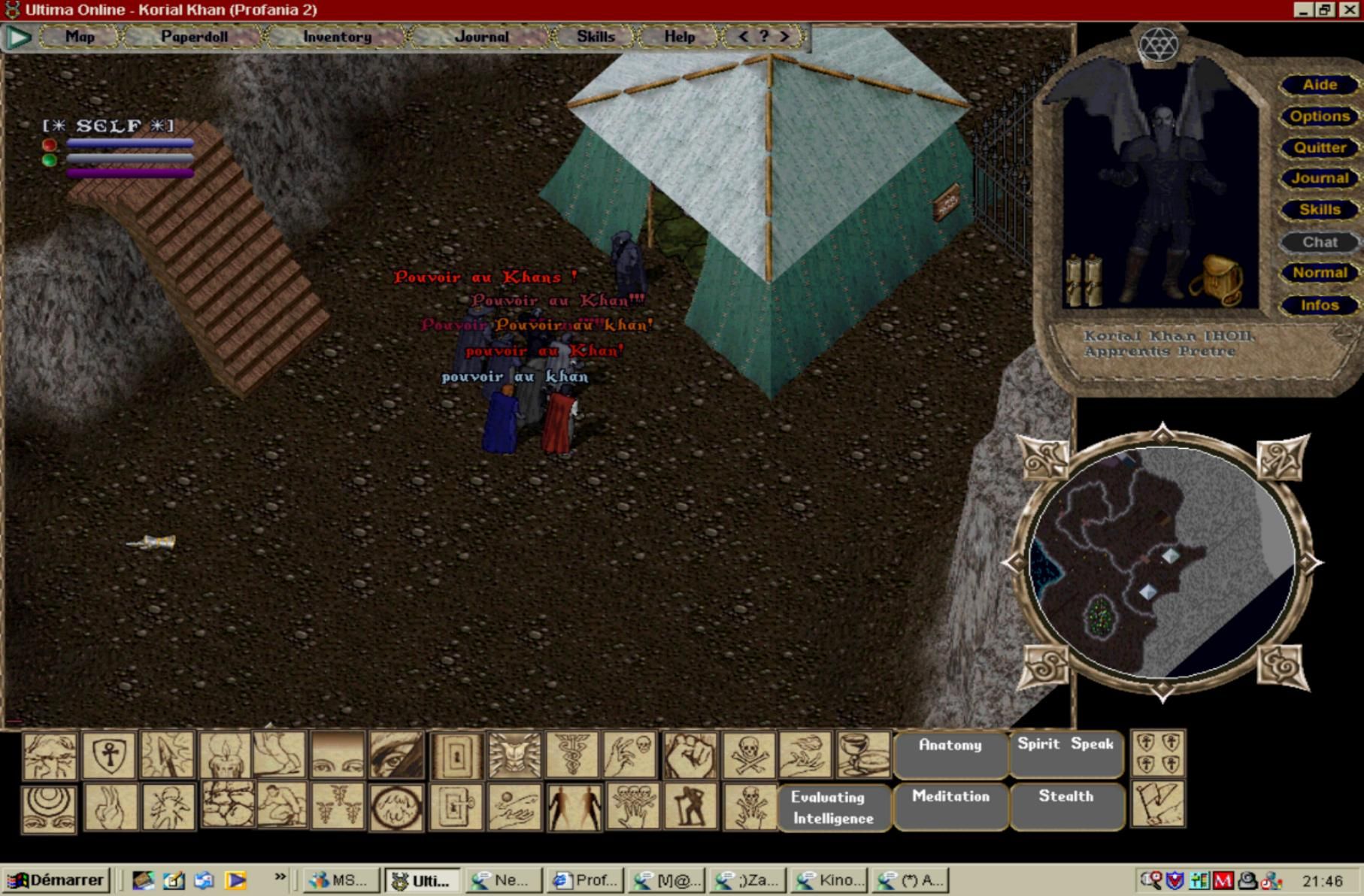The width and height of the screenshot is (1364, 896).
Task: Start the Meditation skill
Action: (950, 805)
